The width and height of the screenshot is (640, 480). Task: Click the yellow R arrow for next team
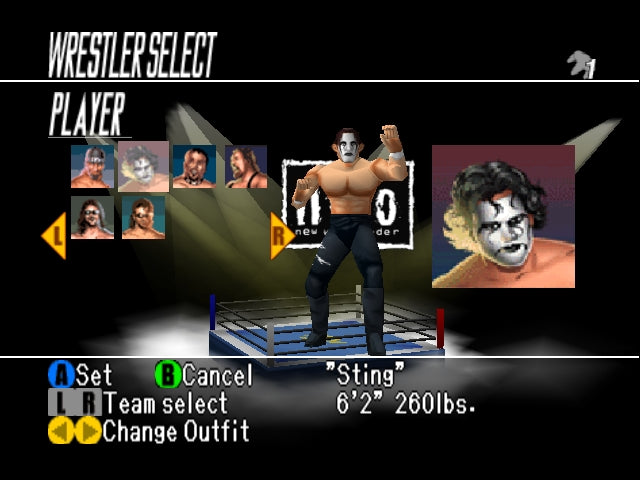[281, 236]
